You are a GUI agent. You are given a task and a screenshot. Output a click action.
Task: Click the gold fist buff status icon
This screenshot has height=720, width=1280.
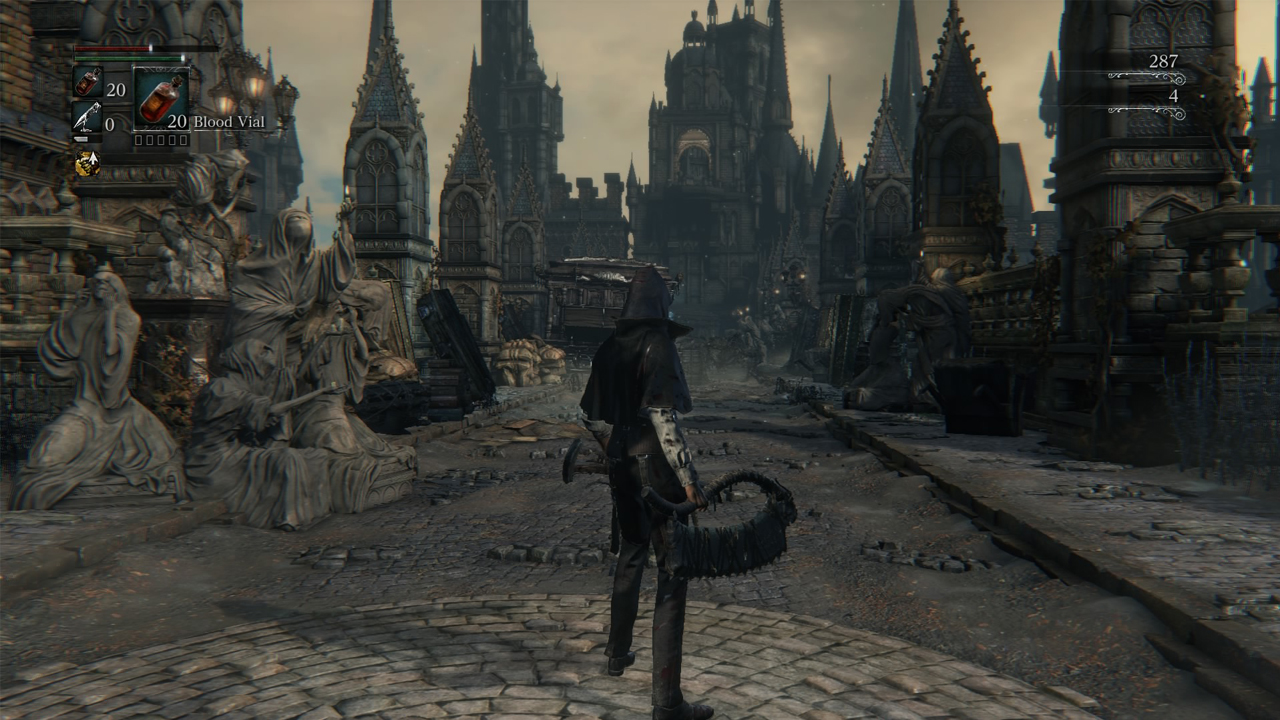87,163
